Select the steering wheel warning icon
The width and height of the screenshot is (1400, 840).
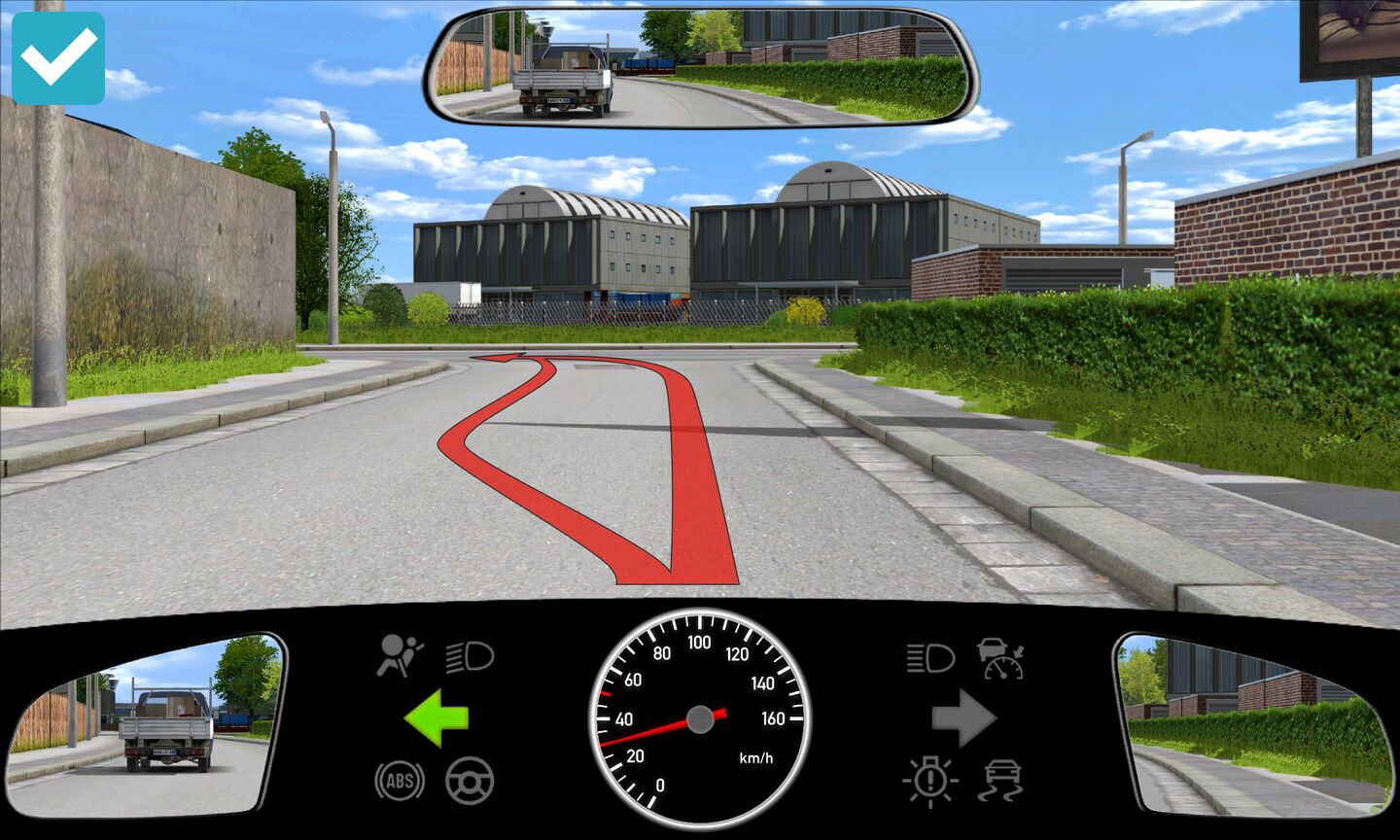[x=470, y=780]
